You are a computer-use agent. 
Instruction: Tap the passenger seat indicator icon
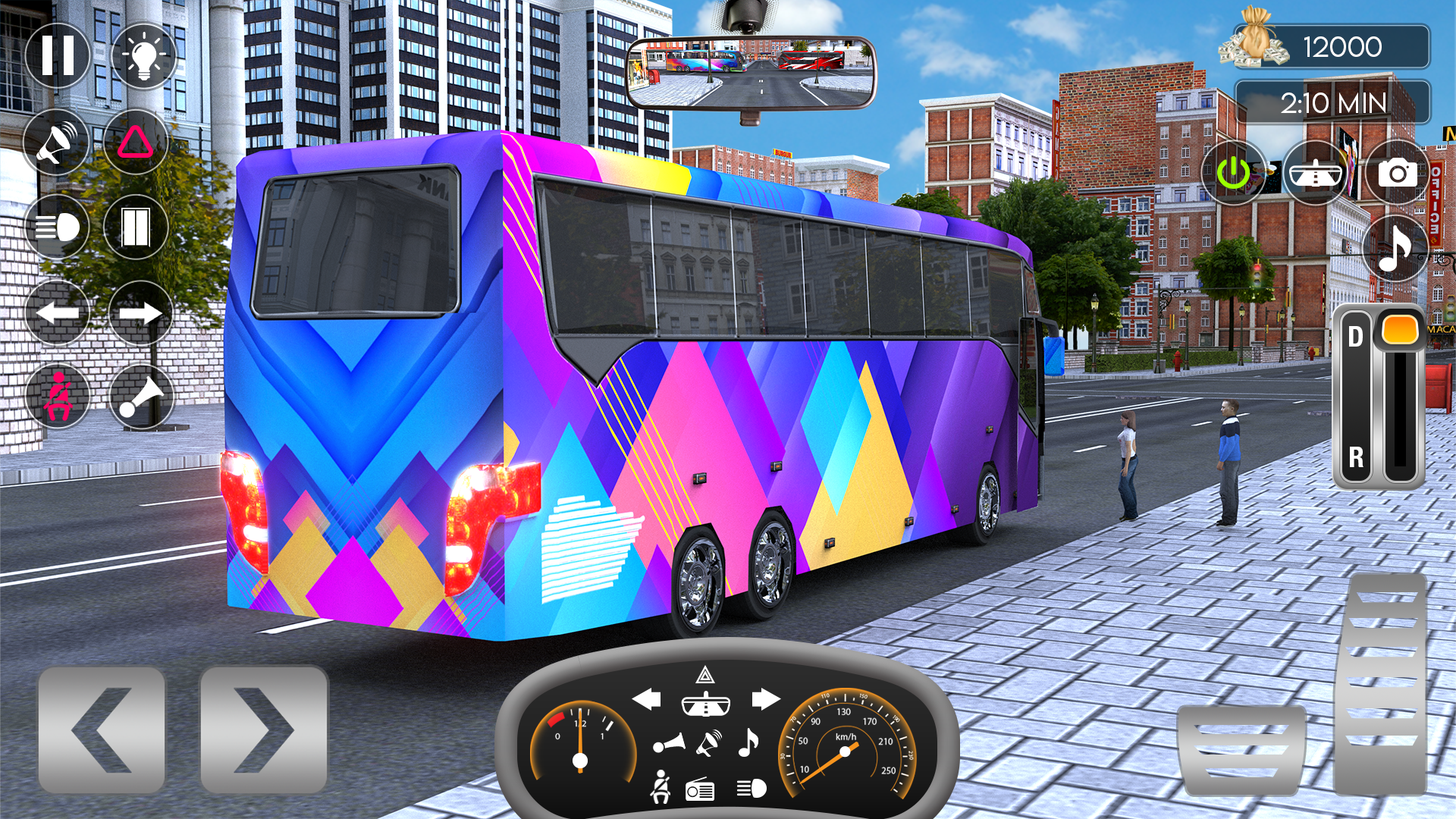click(x=57, y=394)
